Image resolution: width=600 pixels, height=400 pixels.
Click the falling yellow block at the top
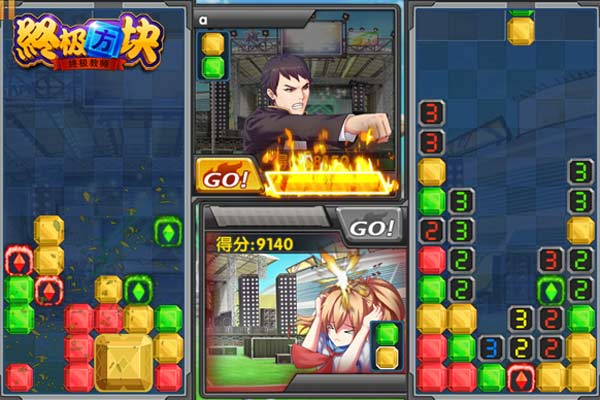520,30
